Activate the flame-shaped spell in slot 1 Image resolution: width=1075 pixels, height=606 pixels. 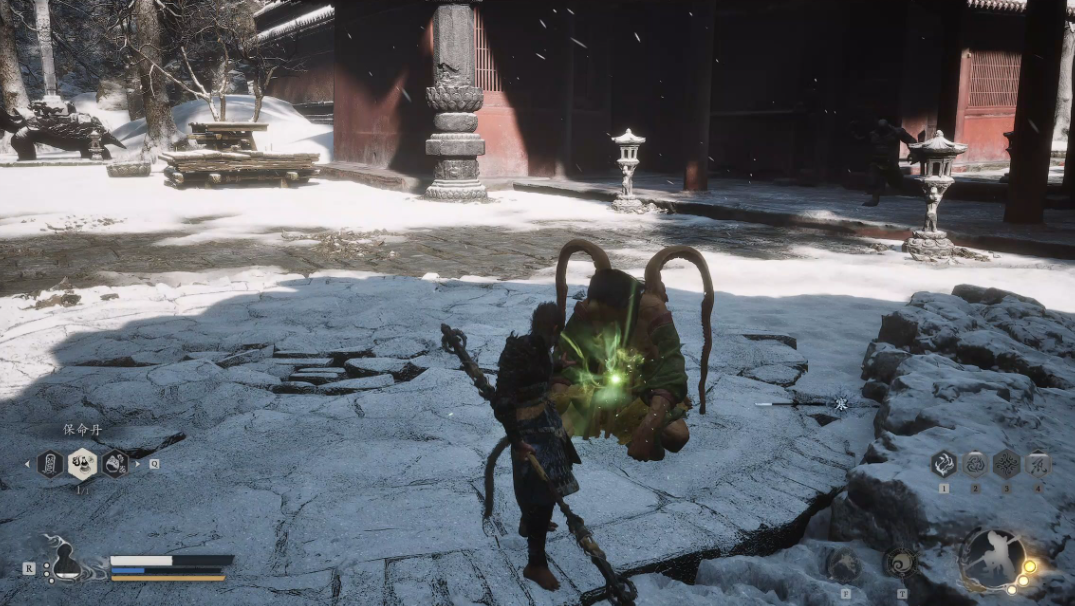943,463
